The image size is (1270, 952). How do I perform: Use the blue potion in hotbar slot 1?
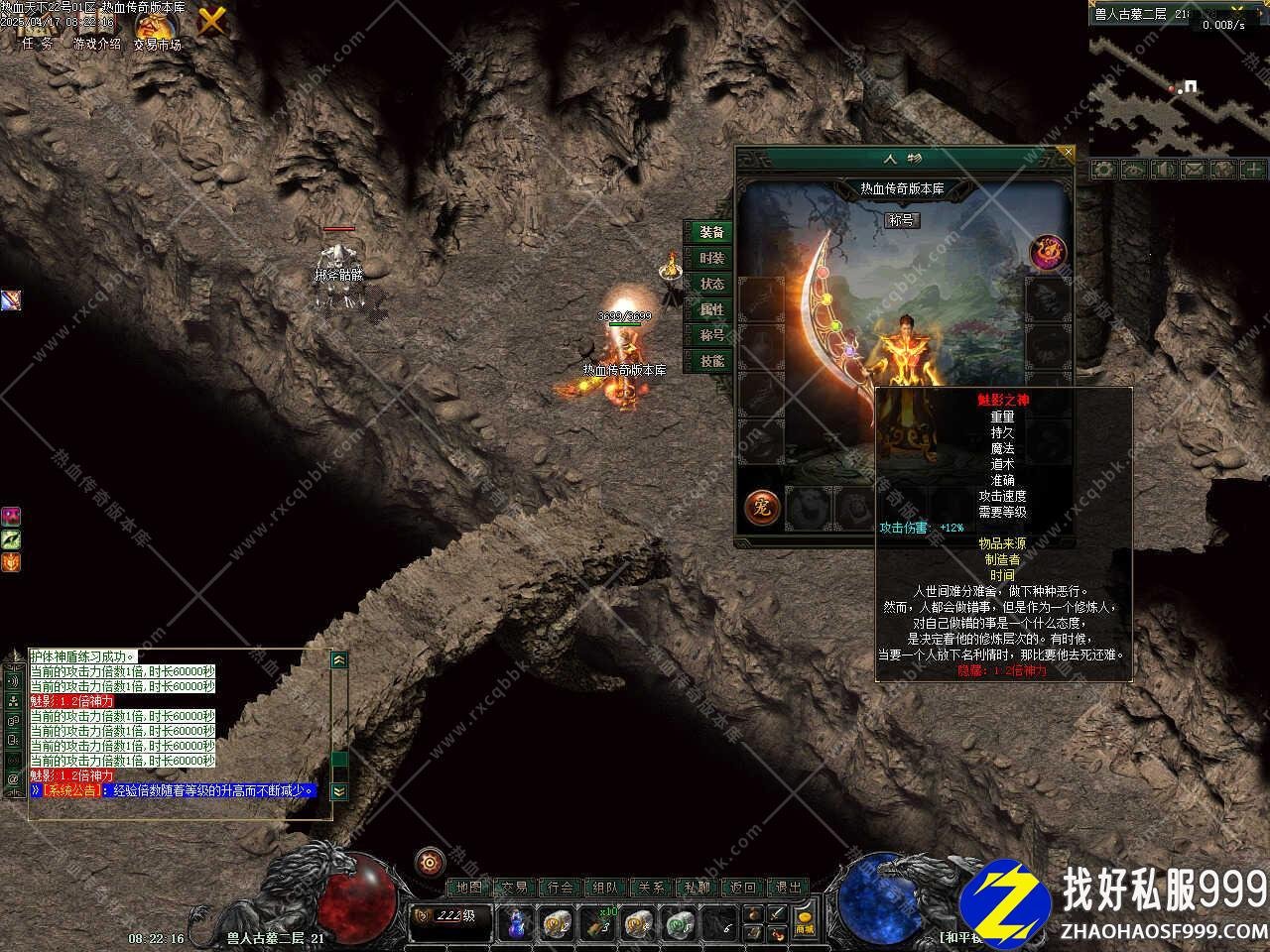click(x=516, y=923)
